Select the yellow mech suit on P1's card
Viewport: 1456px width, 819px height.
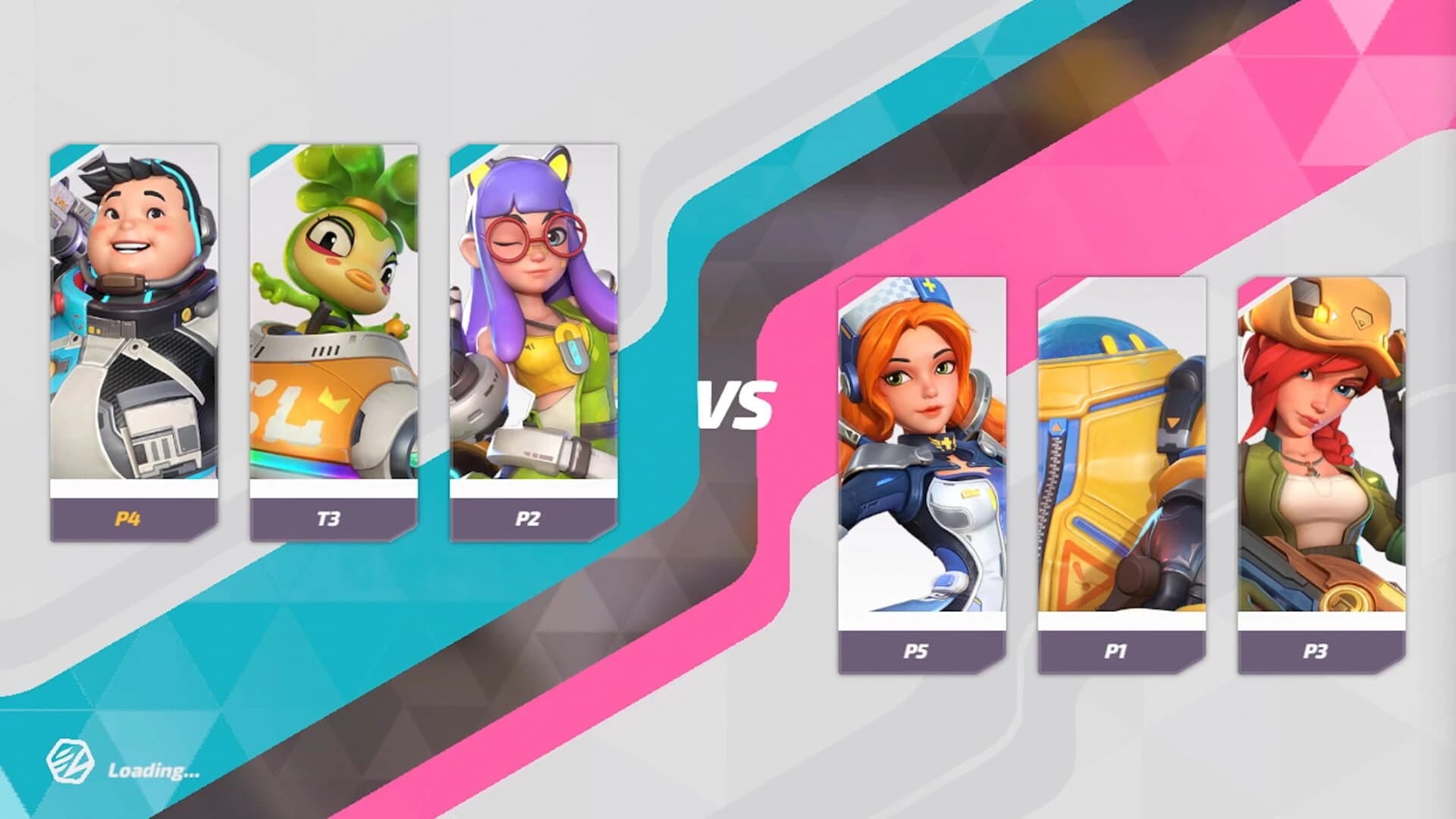point(1115,425)
